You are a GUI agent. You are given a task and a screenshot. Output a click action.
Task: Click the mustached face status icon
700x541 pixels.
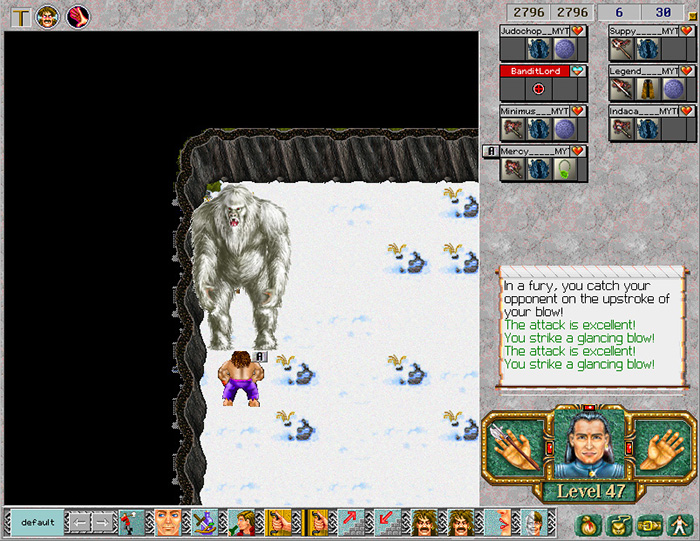(x=48, y=16)
